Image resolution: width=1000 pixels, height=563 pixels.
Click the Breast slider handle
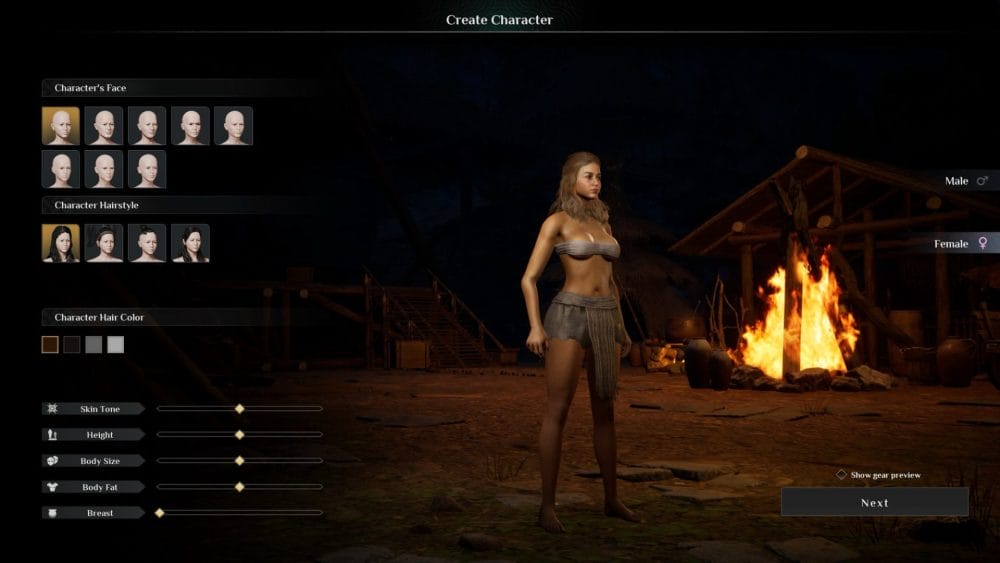(159, 513)
